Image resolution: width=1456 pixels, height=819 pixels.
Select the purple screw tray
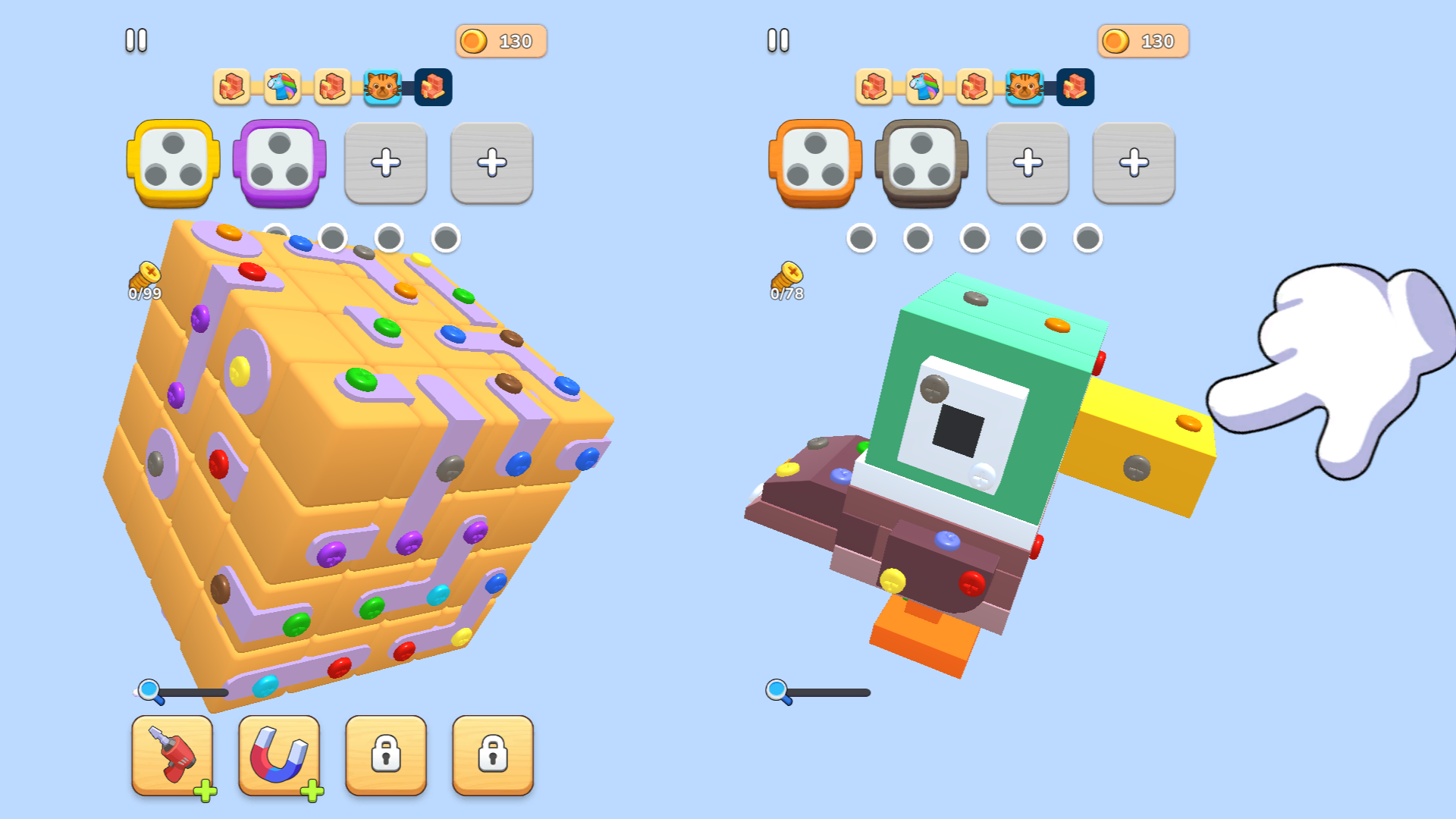(280, 162)
